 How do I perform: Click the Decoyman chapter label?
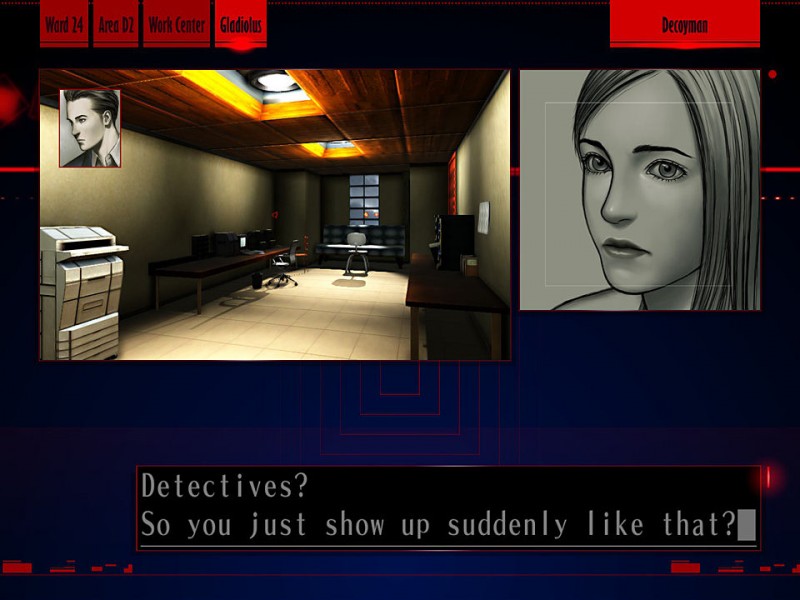click(x=684, y=26)
